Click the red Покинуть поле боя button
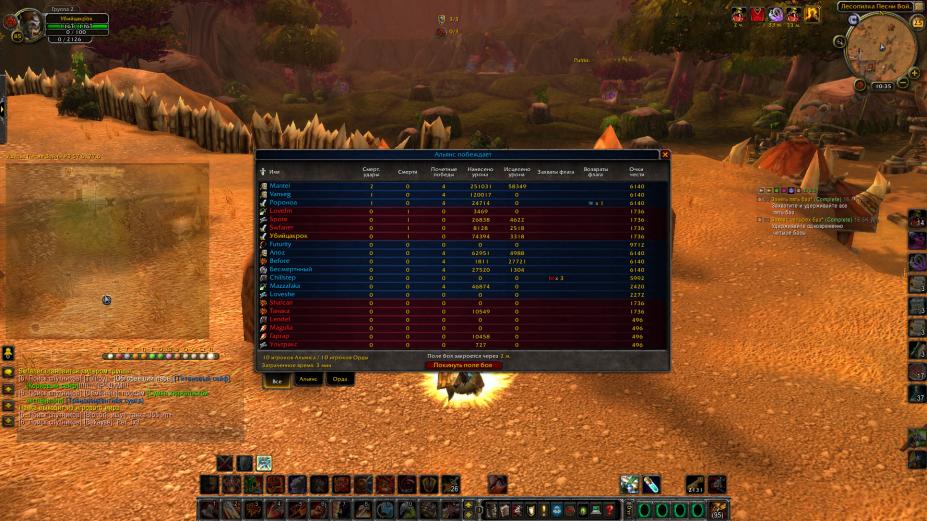This screenshot has width=927, height=521. (463, 365)
